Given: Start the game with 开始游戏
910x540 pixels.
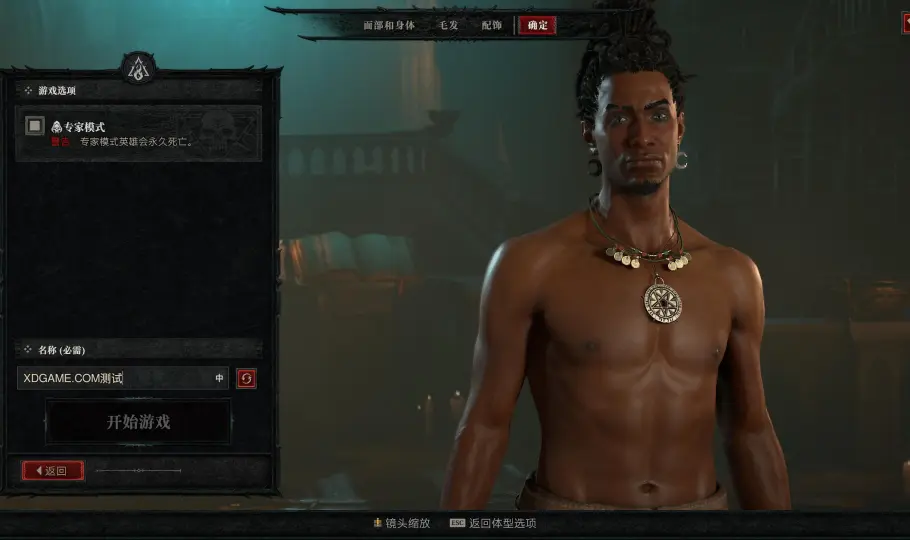Looking at the screenshot, I should (x=138, y=422).
